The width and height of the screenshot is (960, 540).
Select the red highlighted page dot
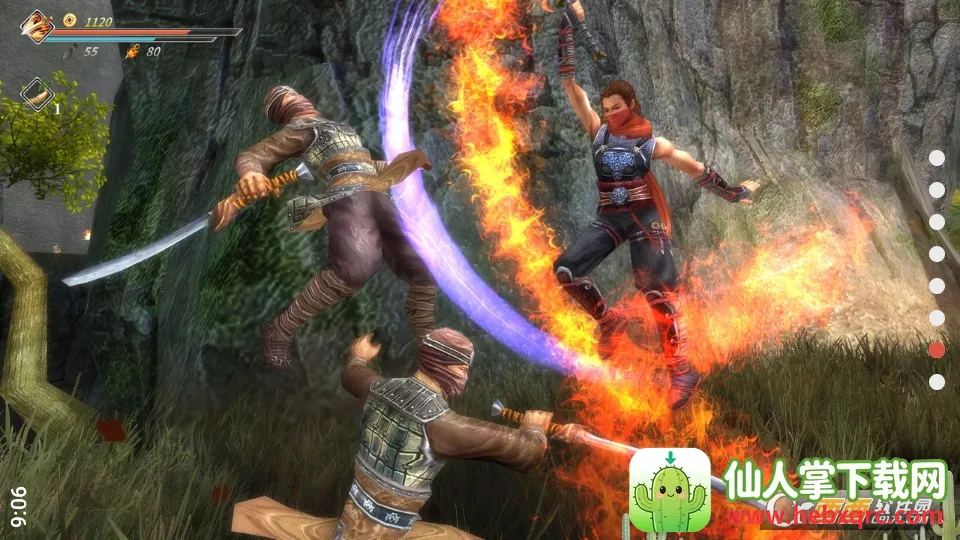click(x=937, y=349)
